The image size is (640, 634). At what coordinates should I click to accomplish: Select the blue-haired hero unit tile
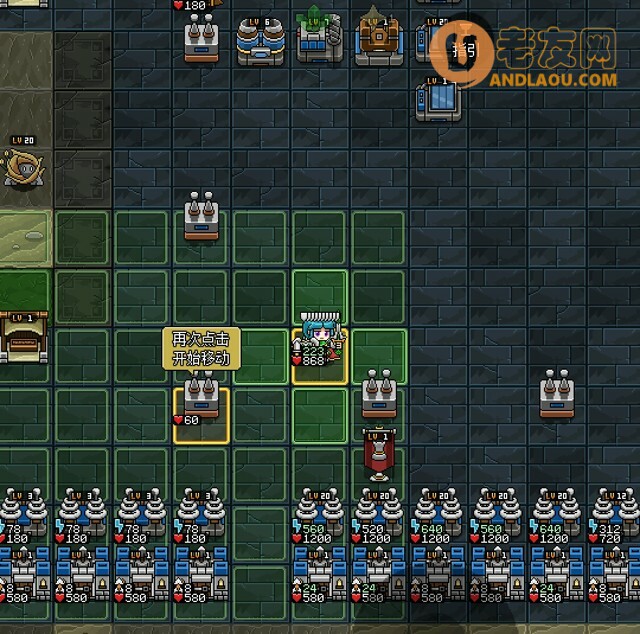319,346
